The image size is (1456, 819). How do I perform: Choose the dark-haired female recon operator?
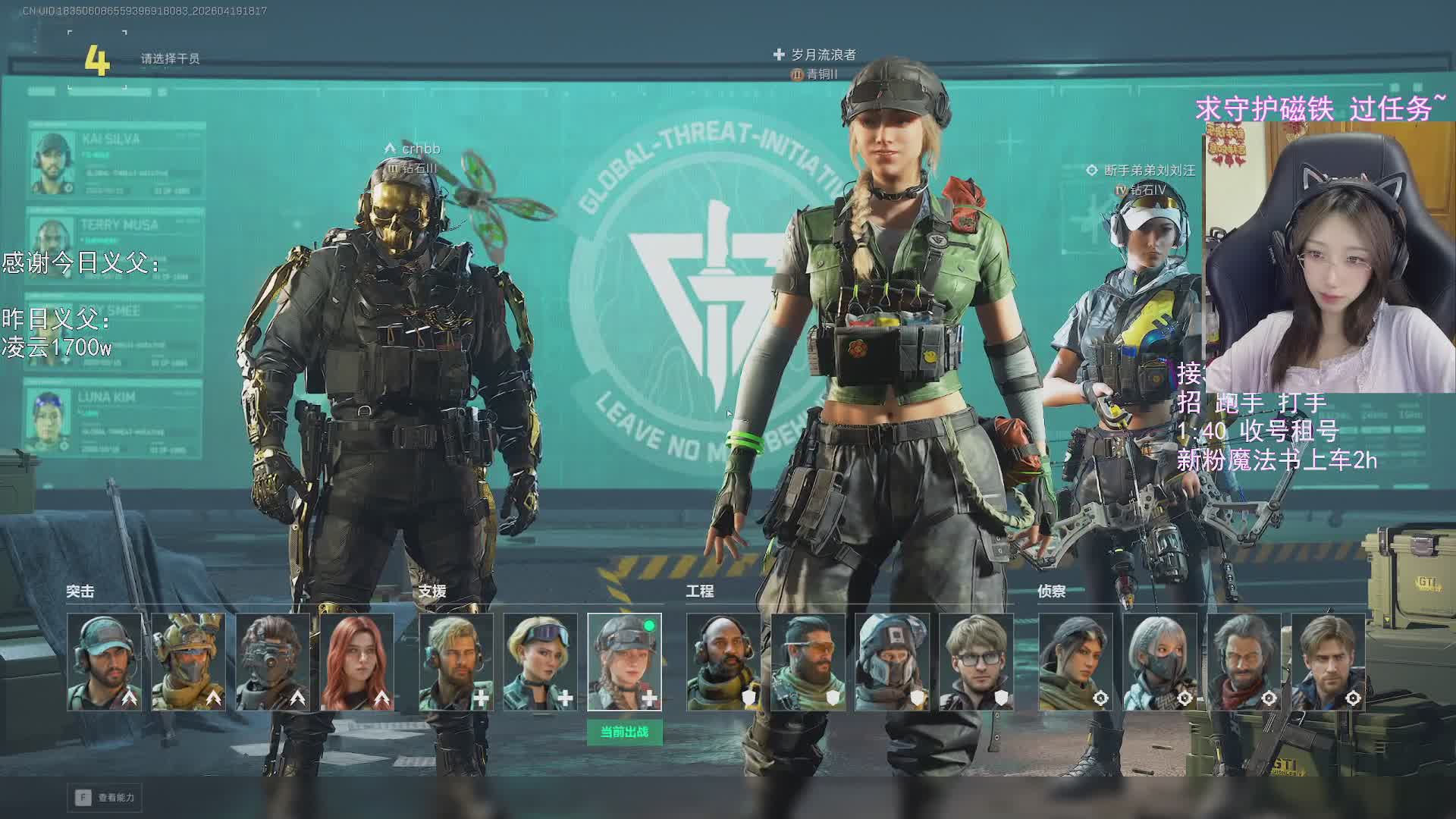point(1076,661)
